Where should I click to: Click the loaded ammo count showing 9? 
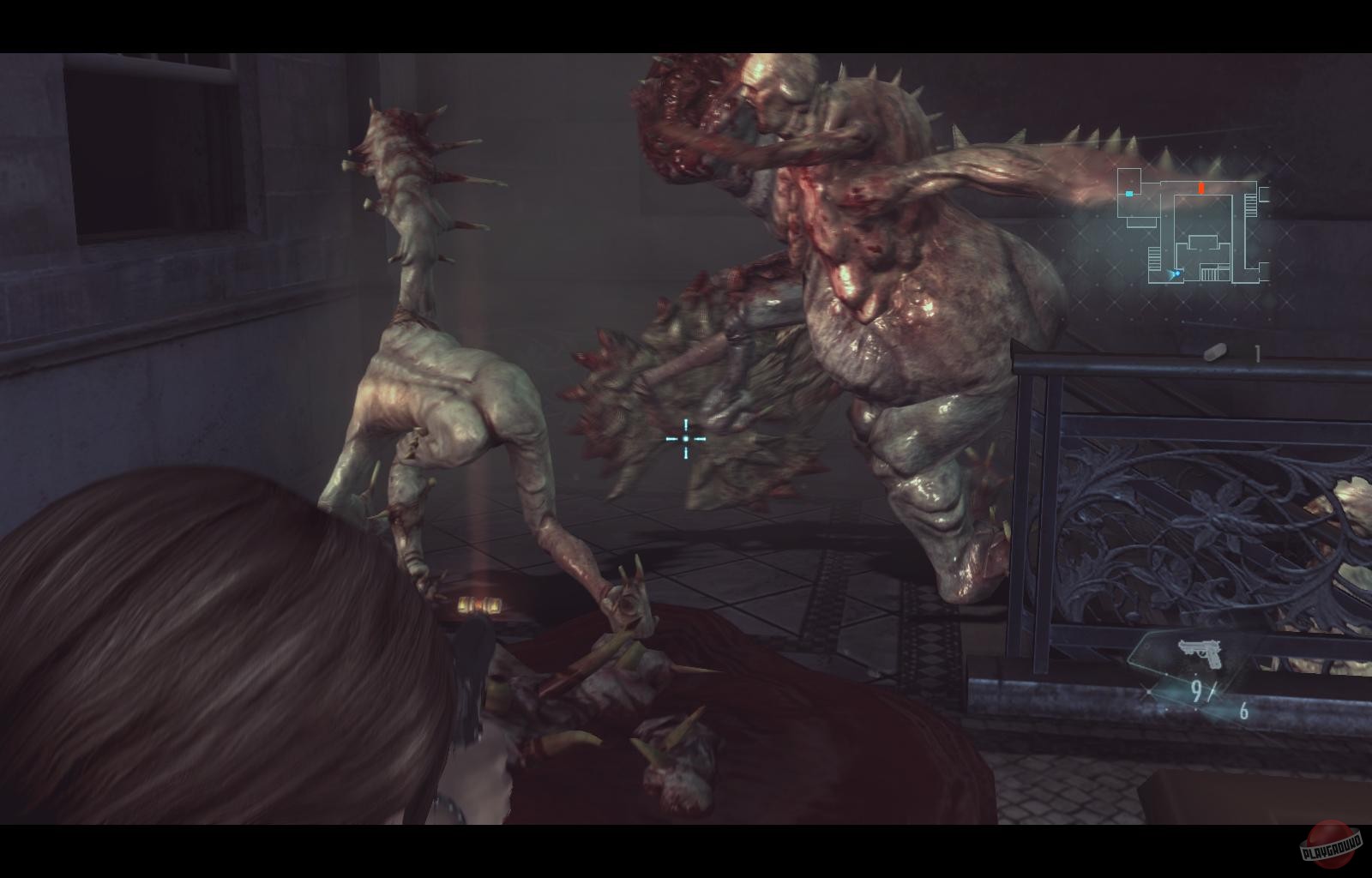click(x=1196, y=689)
